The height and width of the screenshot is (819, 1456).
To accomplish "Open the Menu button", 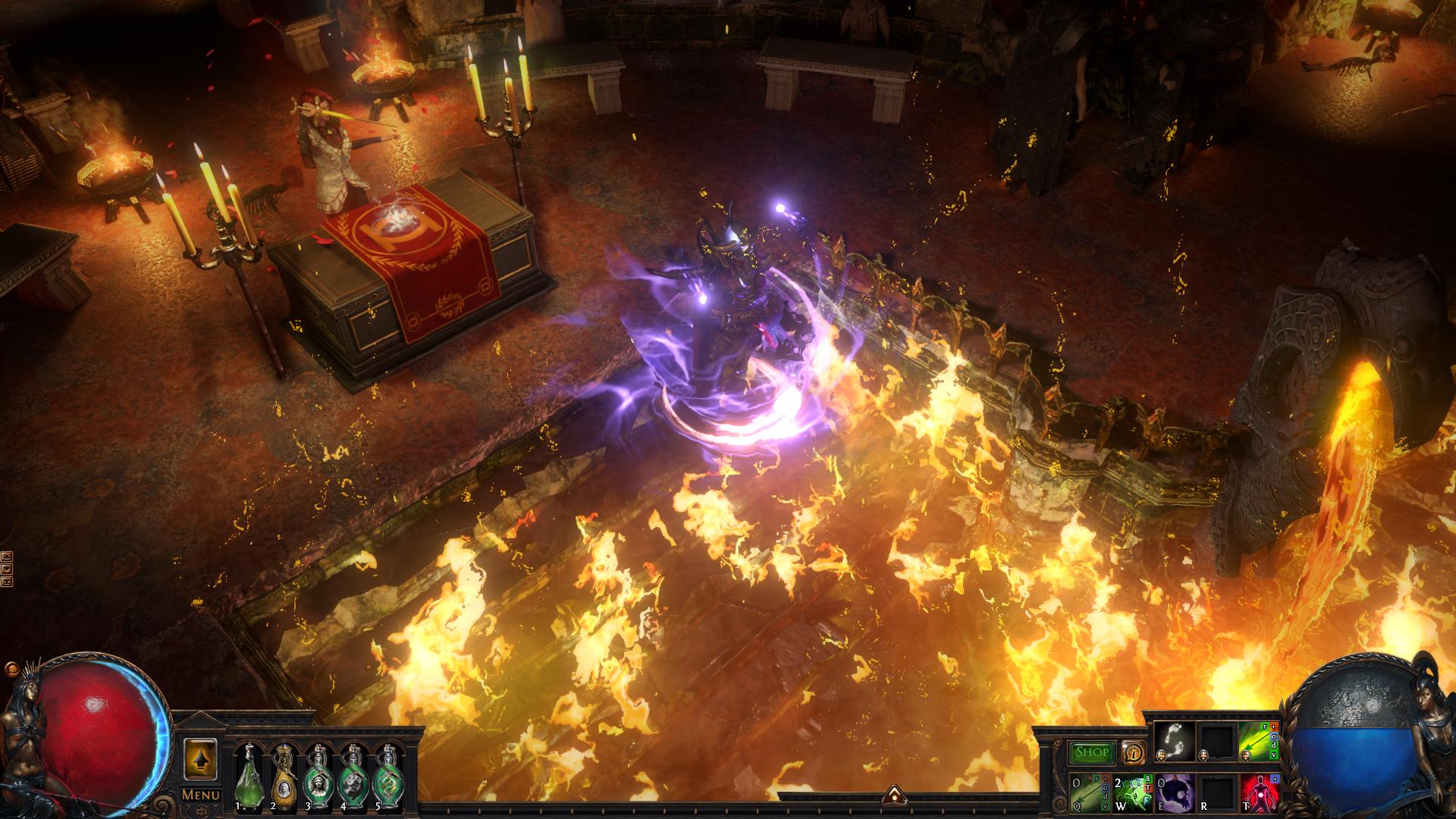I will coord(201,795).
